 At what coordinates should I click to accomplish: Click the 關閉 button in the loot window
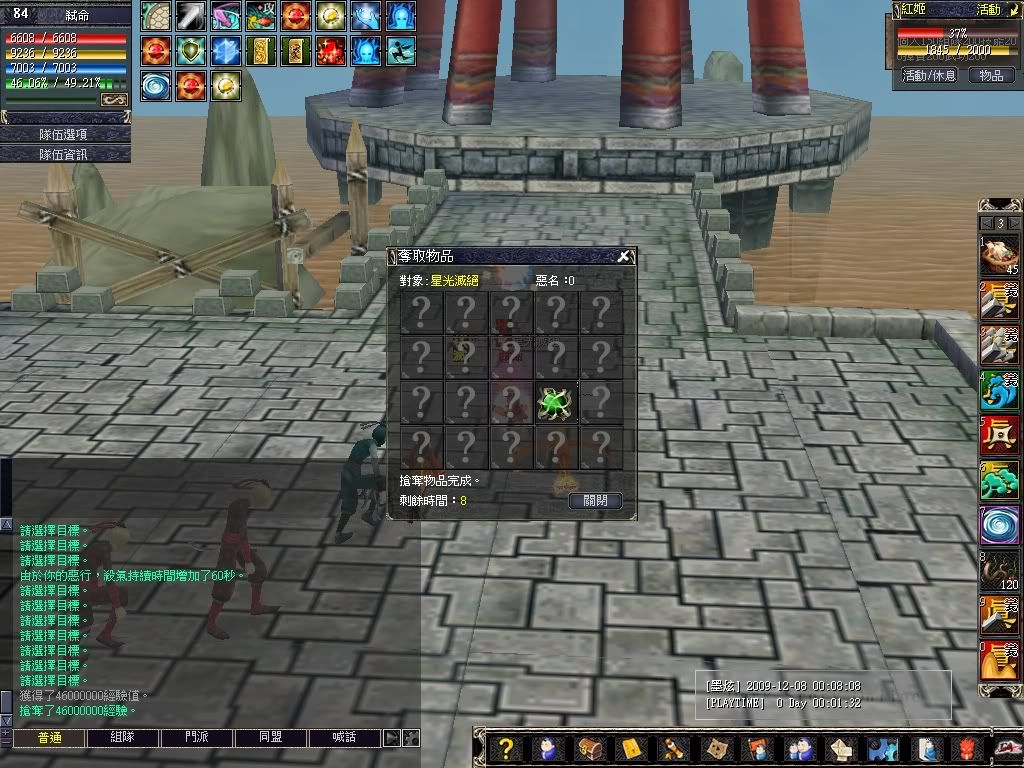pyautogui.click(x=595, y=500)
